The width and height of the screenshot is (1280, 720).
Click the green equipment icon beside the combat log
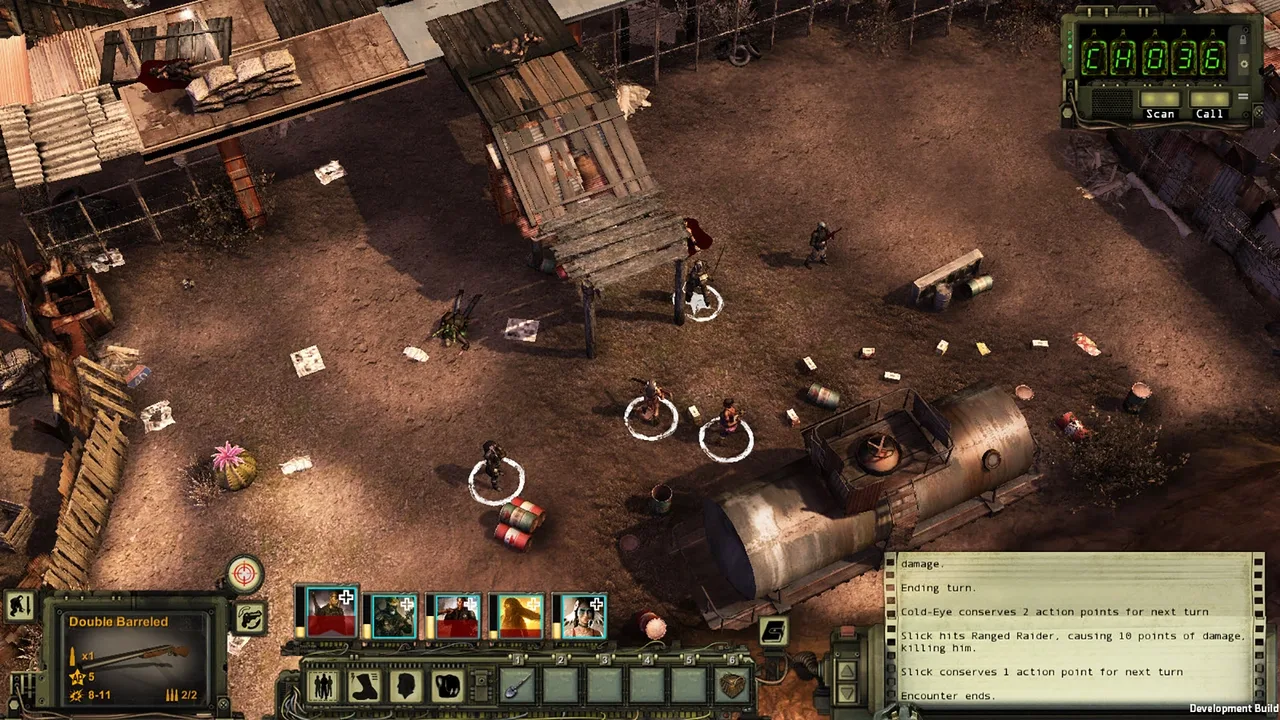pyautogui.click(x=773, y=628)
